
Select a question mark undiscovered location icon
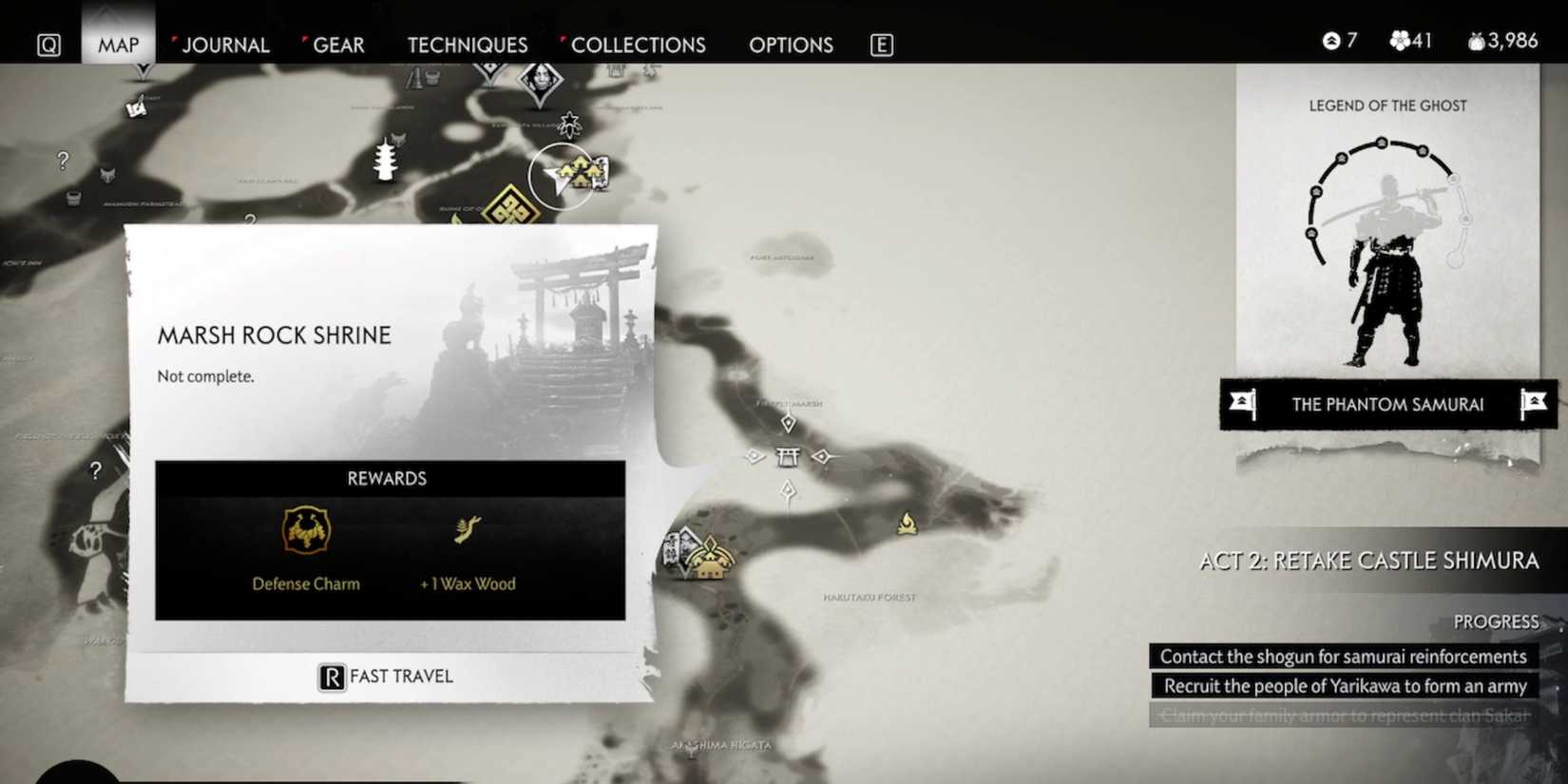[x=62, y=159]
